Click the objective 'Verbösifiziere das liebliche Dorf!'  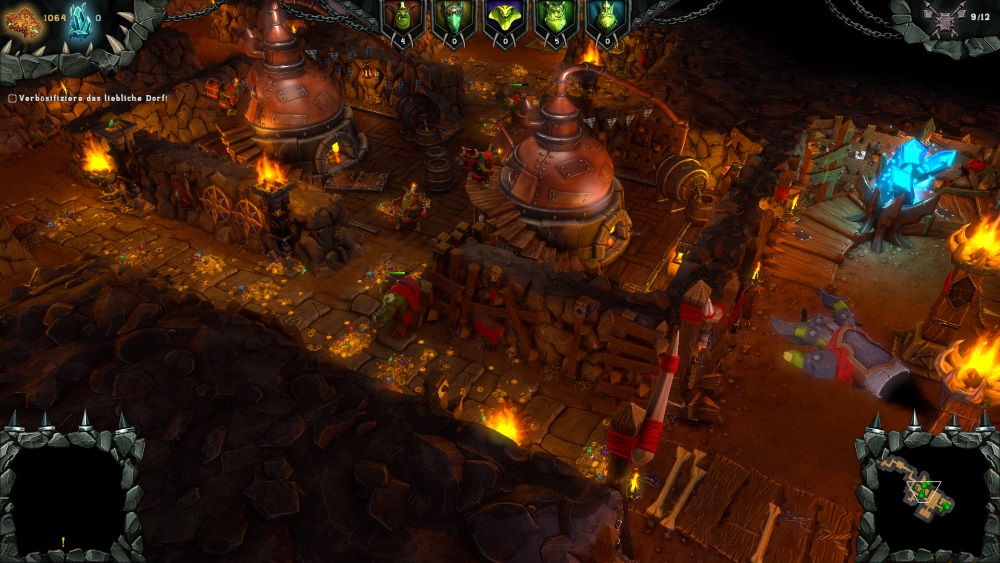click(x=88, y=98)
